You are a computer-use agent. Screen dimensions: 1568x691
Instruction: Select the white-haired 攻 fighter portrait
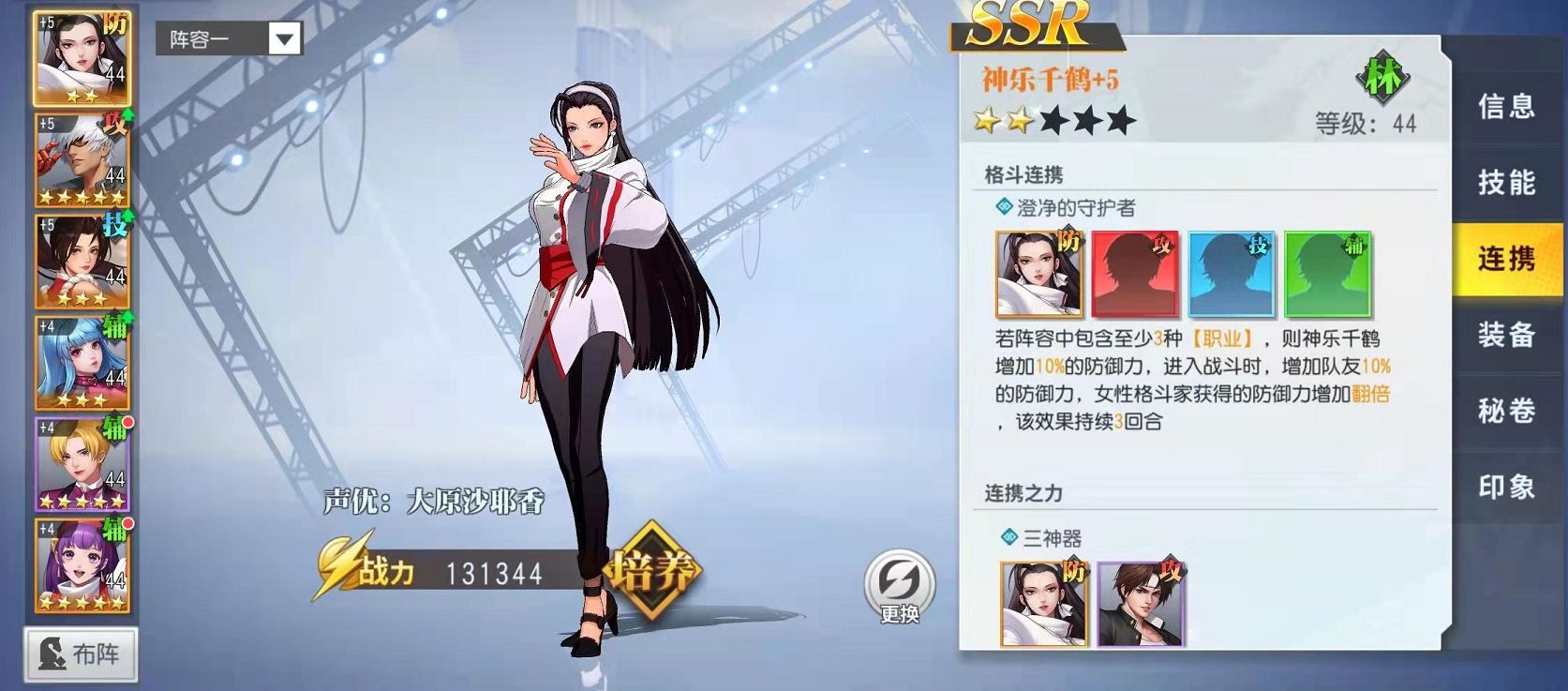[x=82, y=159]
